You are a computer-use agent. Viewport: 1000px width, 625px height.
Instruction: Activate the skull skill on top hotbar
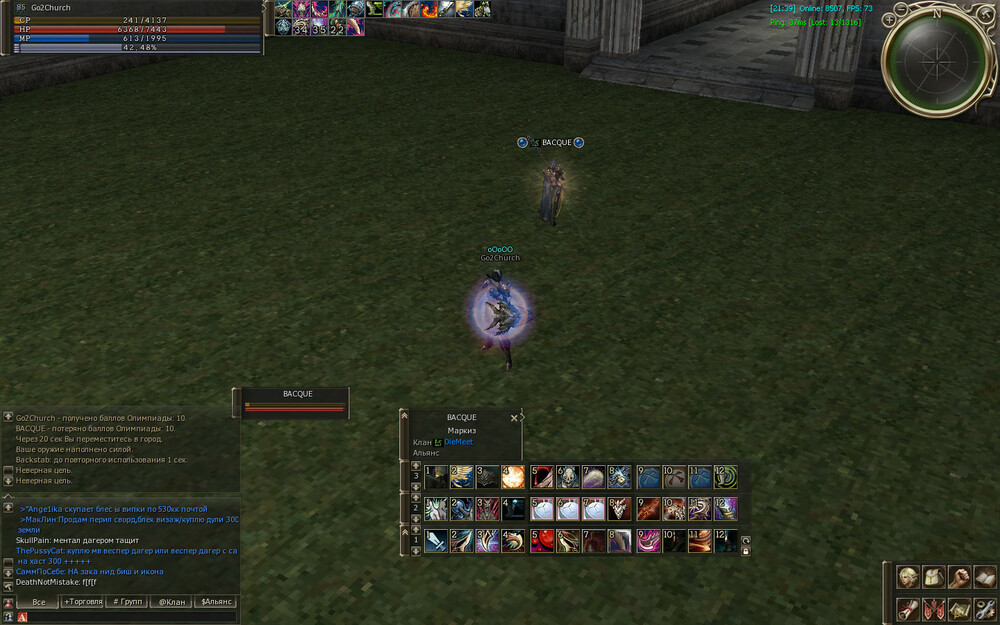(x=567, y=477)
